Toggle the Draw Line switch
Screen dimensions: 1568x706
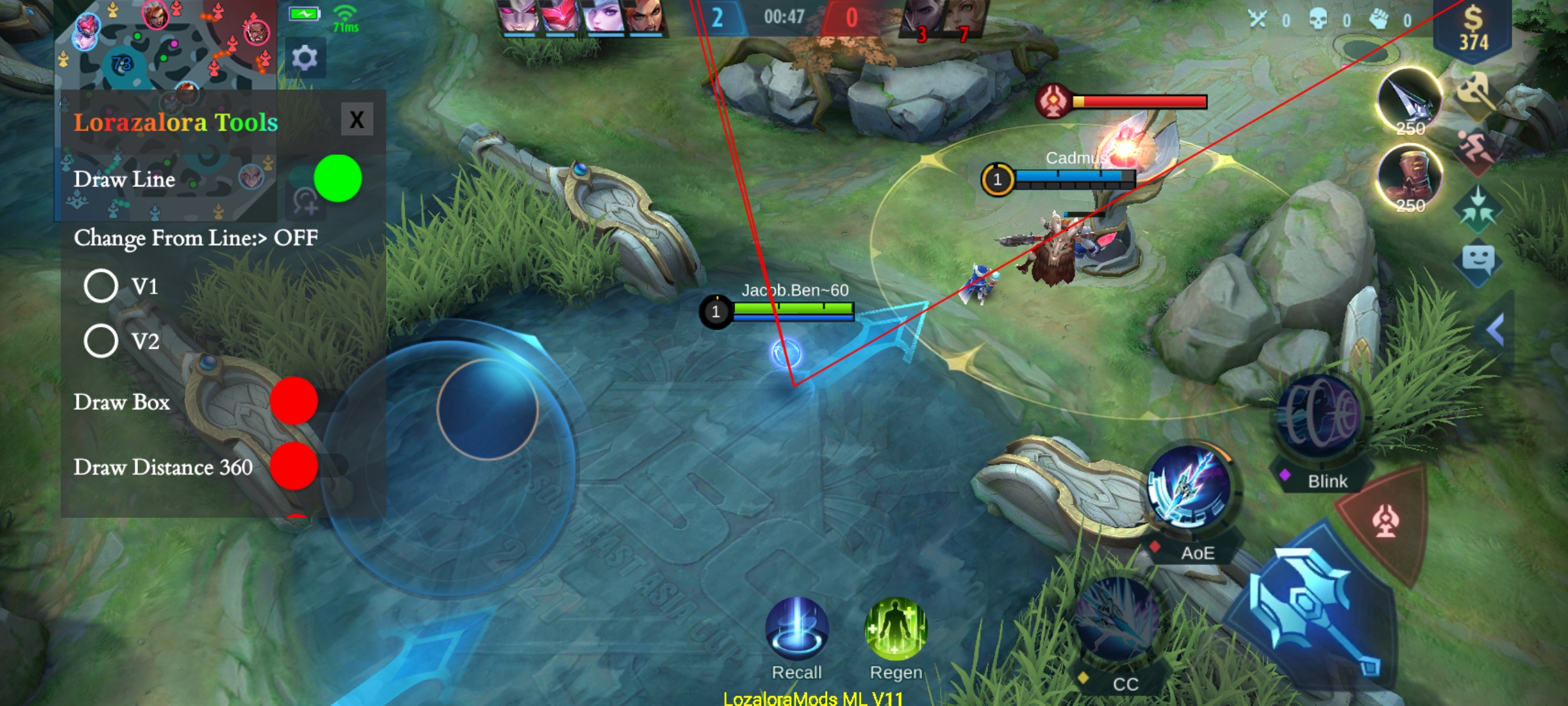pyautogui.click(x=337, y=178)
